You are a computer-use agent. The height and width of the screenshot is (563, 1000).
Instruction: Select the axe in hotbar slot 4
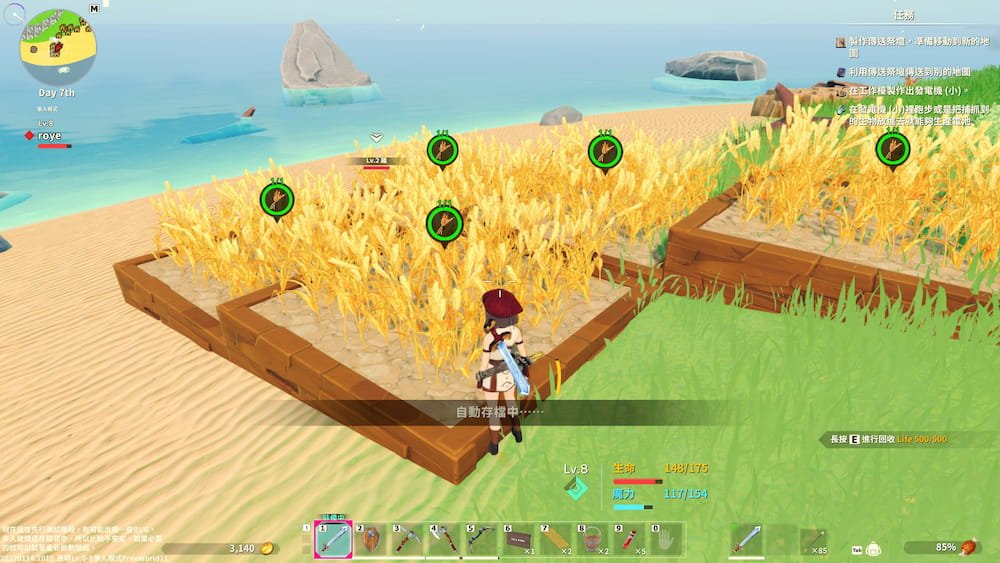[x=445, y=540]
